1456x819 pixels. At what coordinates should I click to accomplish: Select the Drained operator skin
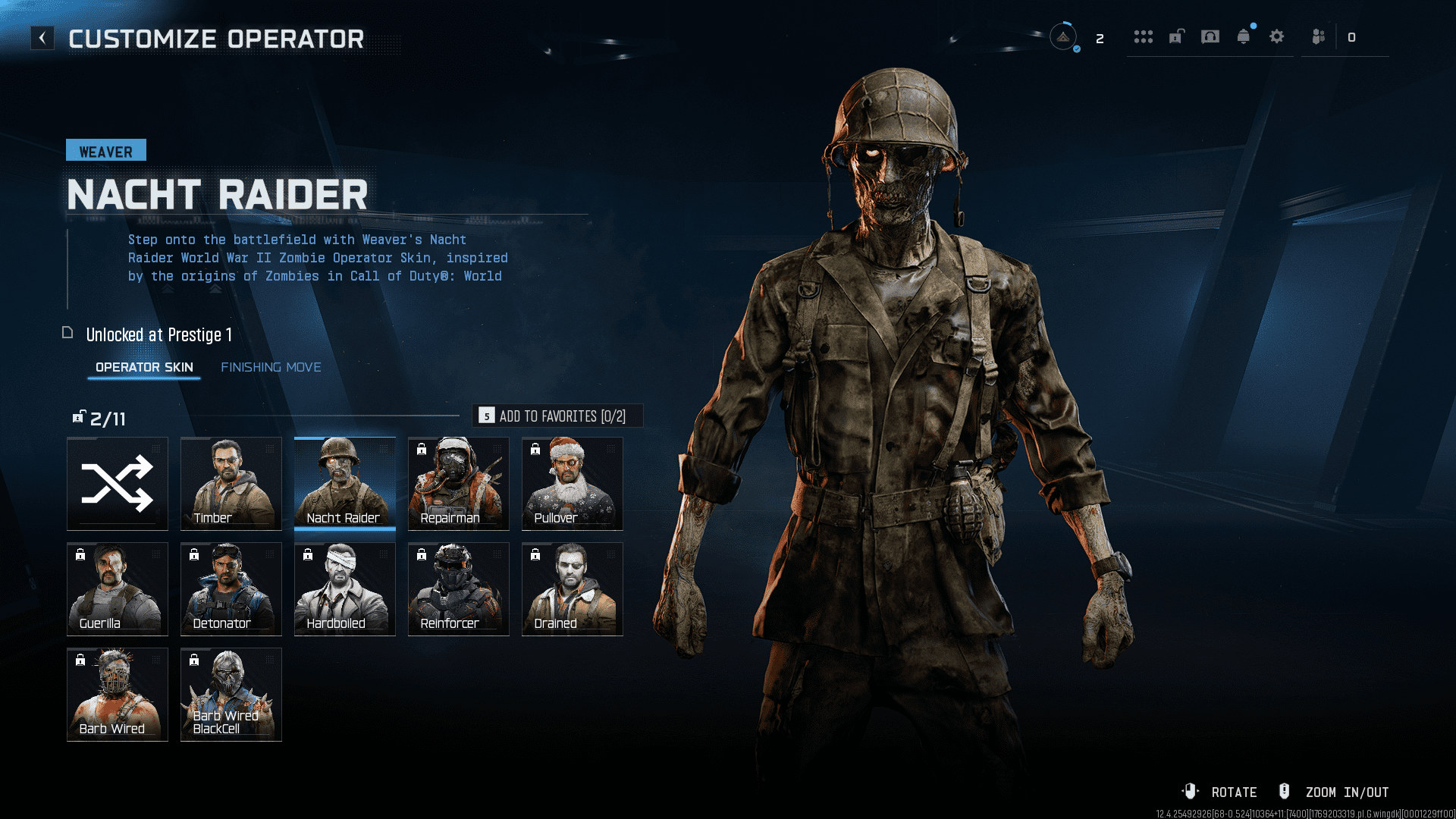[573, 589]
